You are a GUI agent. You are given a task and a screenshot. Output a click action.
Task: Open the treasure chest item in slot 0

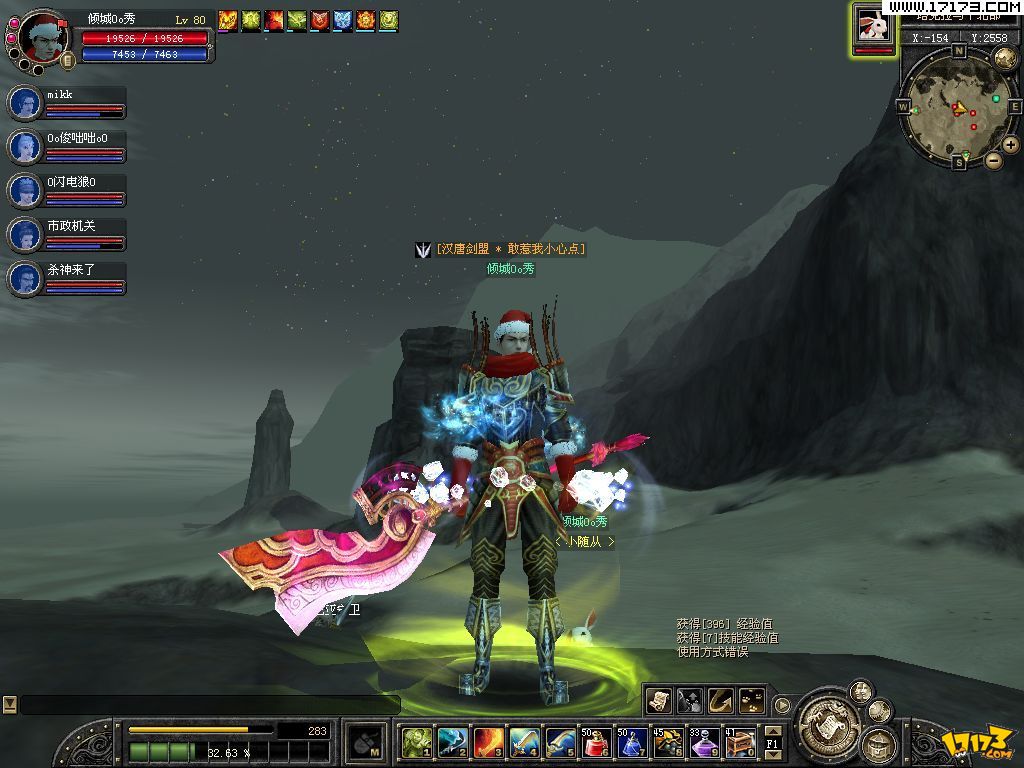pos(740,742)
